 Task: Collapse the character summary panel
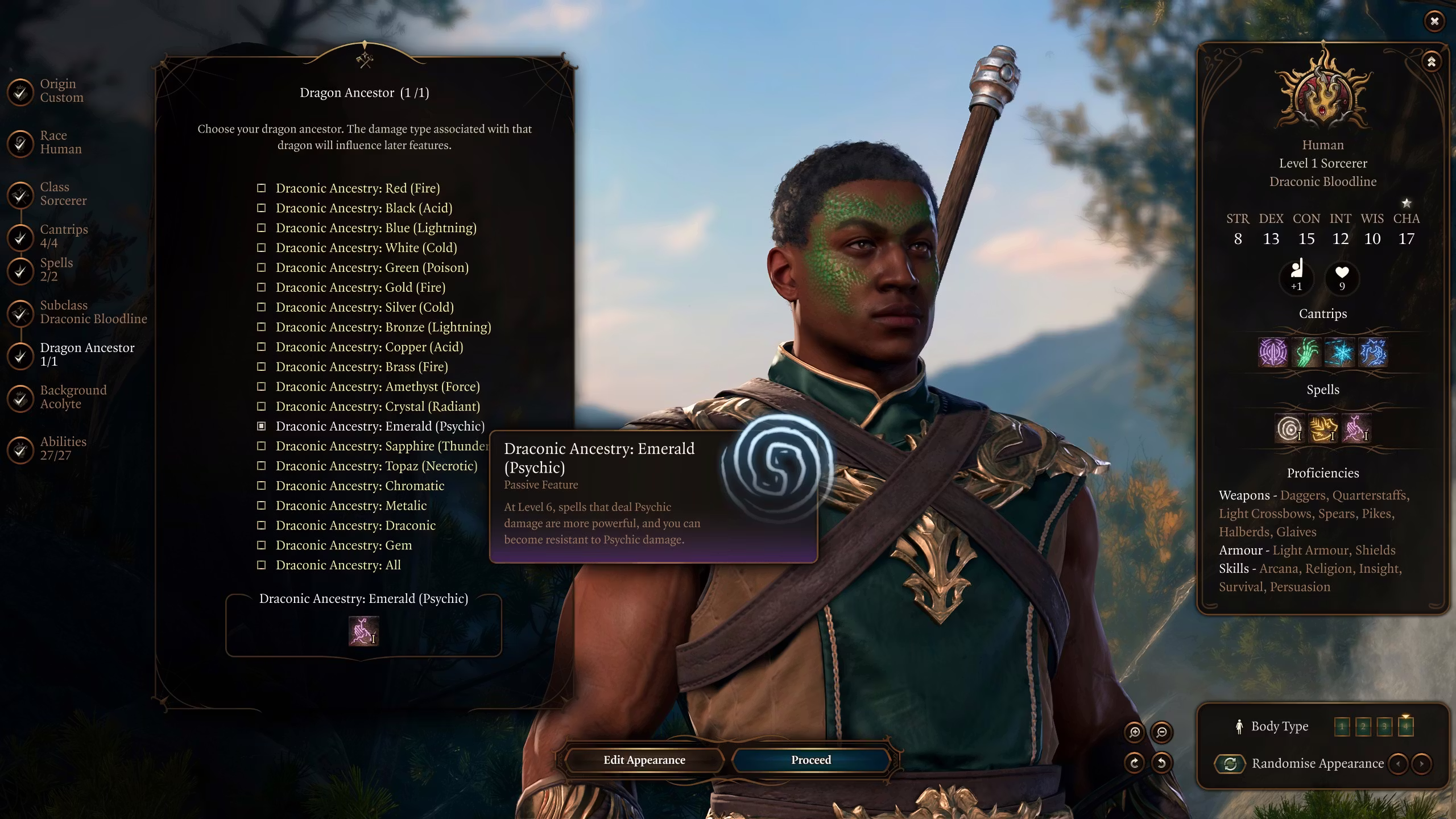pyautogui.click(x=1431, y=61)
